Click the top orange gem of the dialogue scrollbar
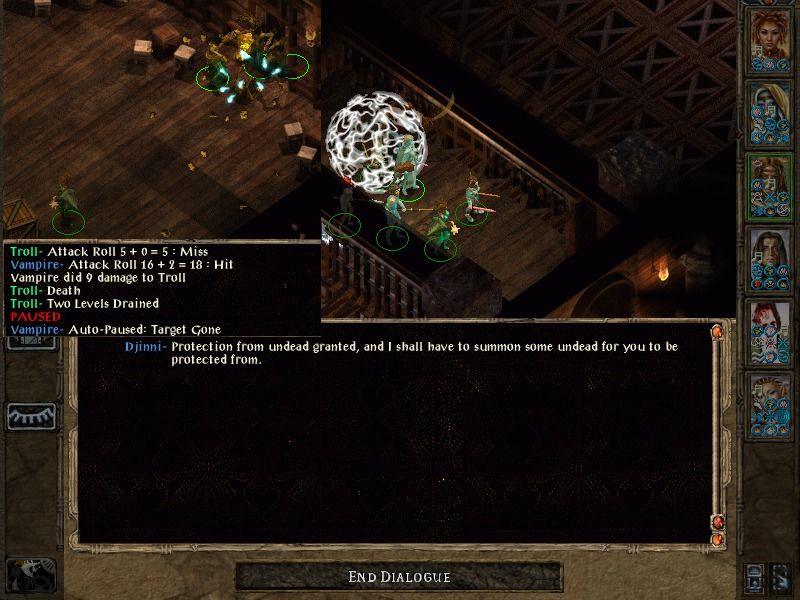This screenshot has width=800, height=600. click(717, 331)
